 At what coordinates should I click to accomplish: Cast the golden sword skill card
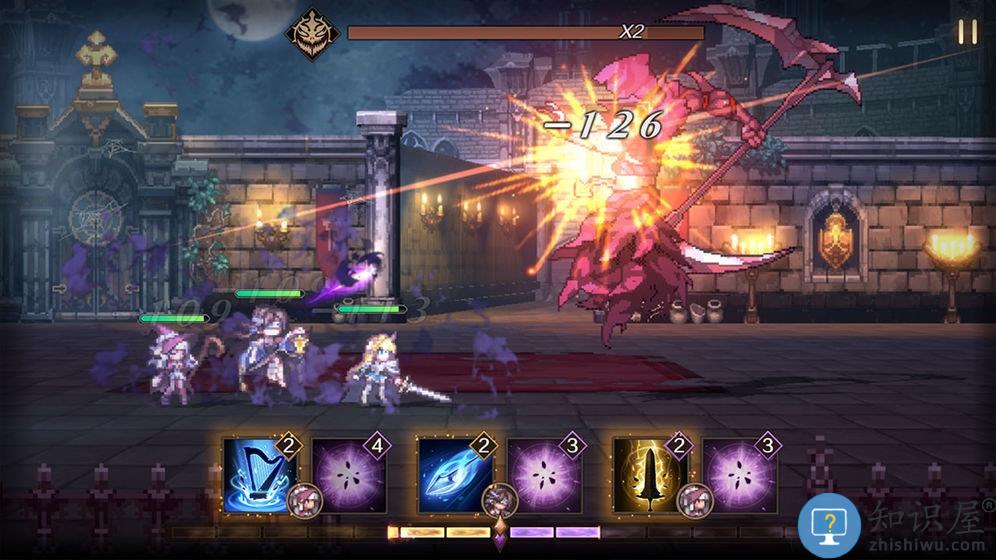(650, 474)
